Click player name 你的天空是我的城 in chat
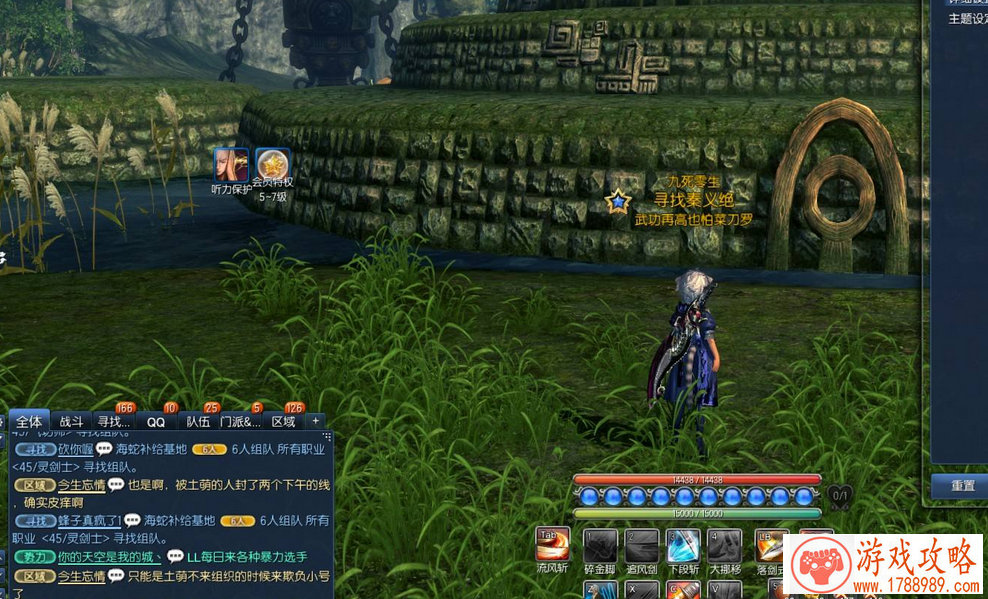This screenshot has height=599, width=988. [x=110, y=557]
